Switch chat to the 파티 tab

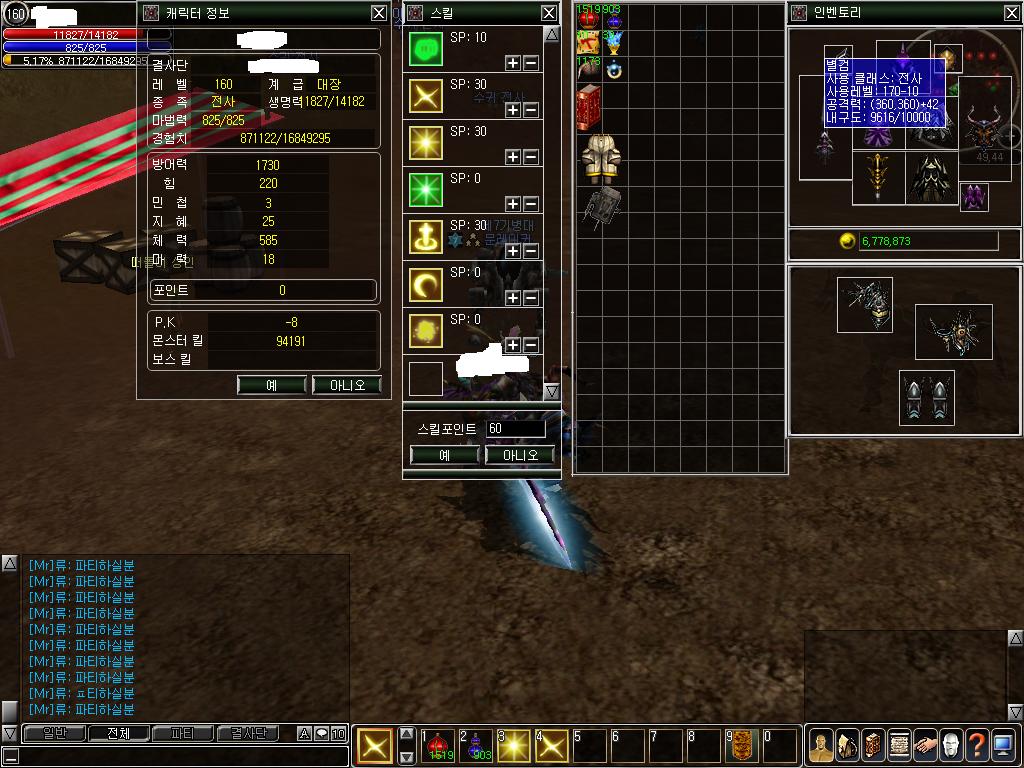tap(183, 733)
